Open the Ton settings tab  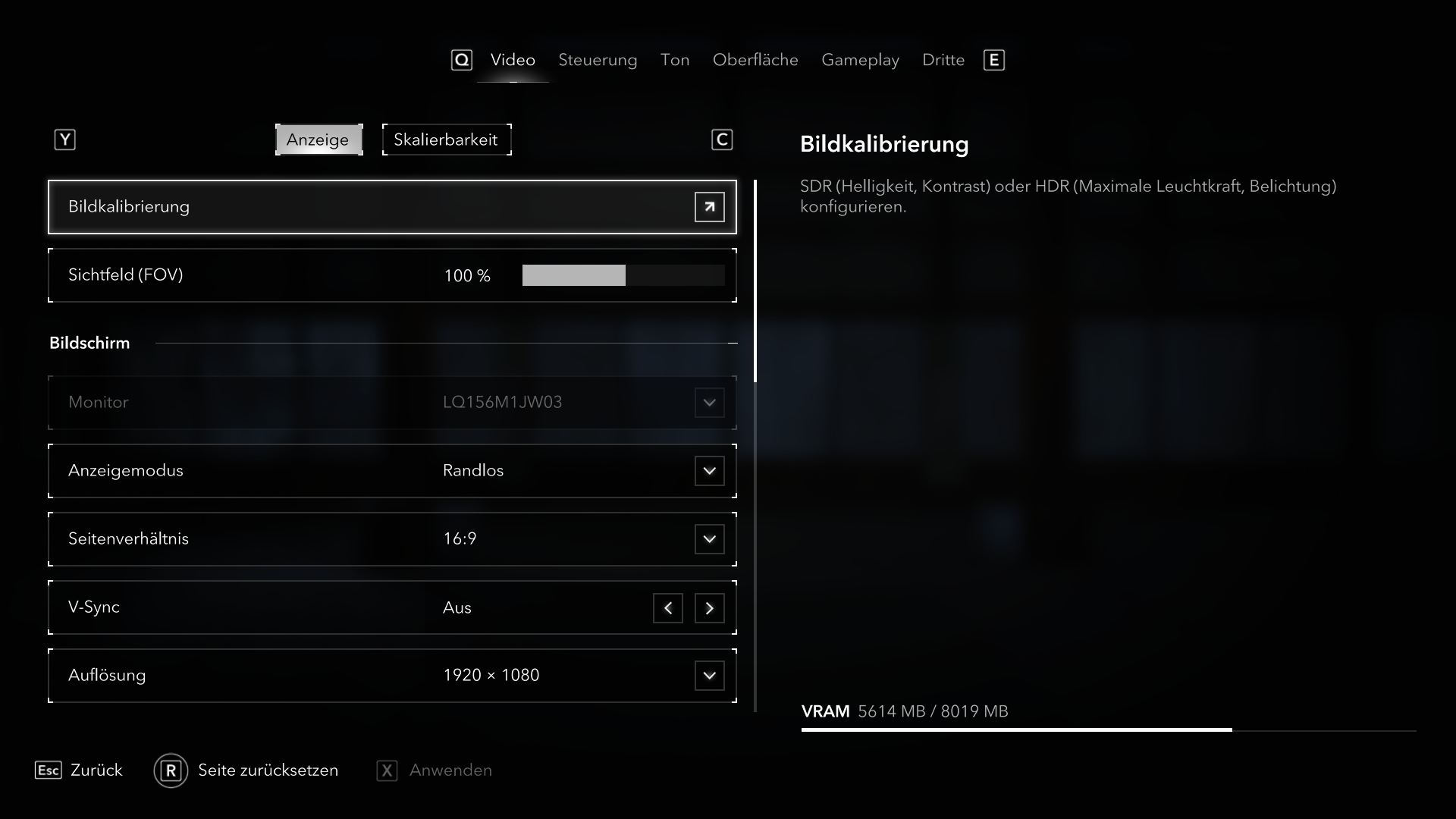coord(674,60)
